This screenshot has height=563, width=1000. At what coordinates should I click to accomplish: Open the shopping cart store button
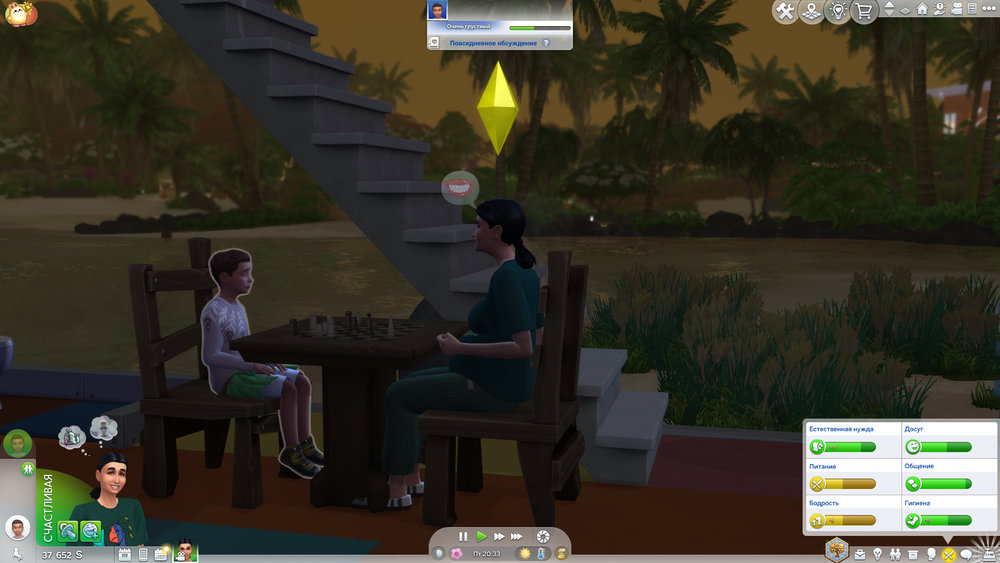(x=863, y=11)
